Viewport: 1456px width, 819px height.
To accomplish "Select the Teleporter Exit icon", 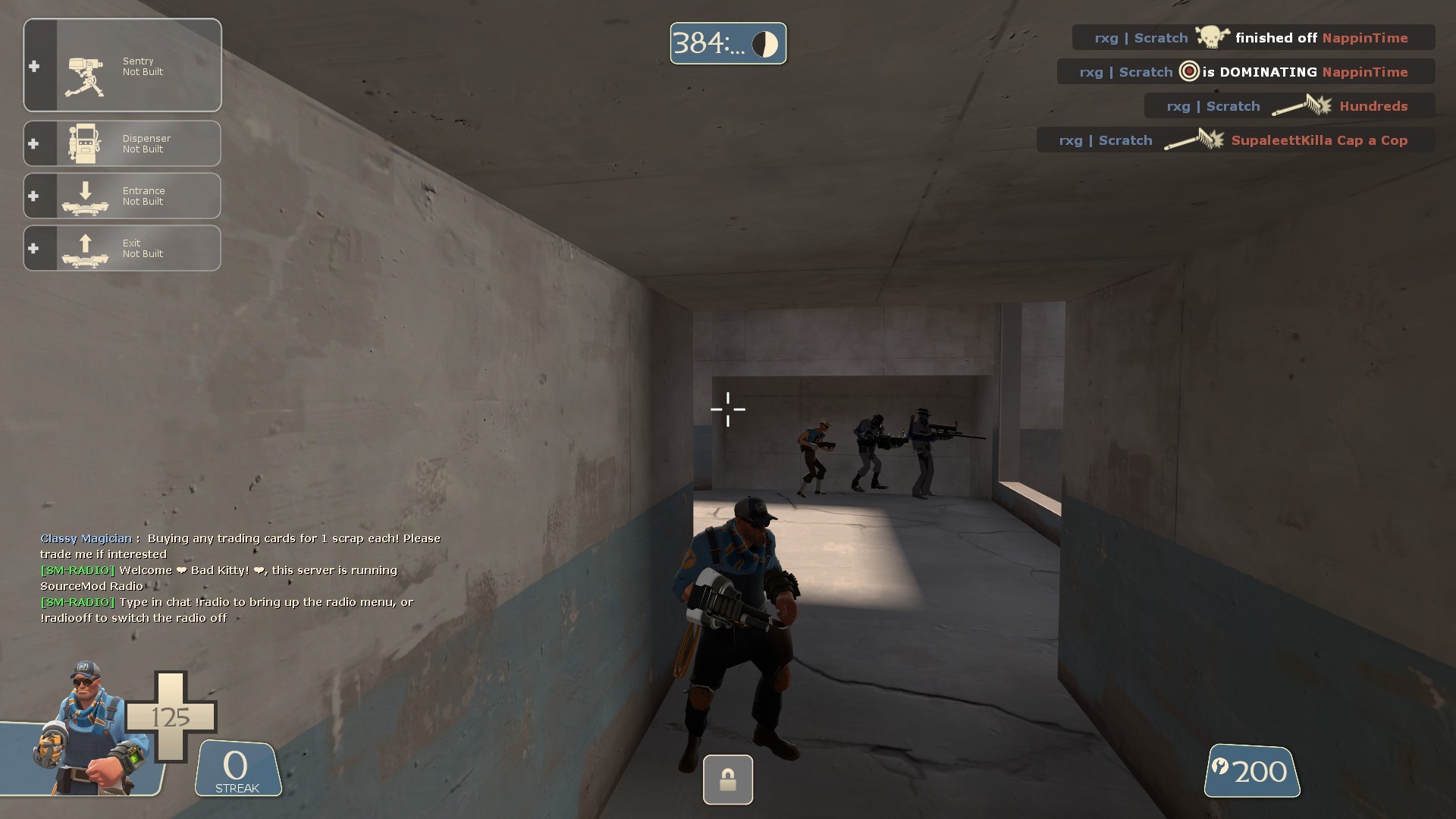I will 85,248.
